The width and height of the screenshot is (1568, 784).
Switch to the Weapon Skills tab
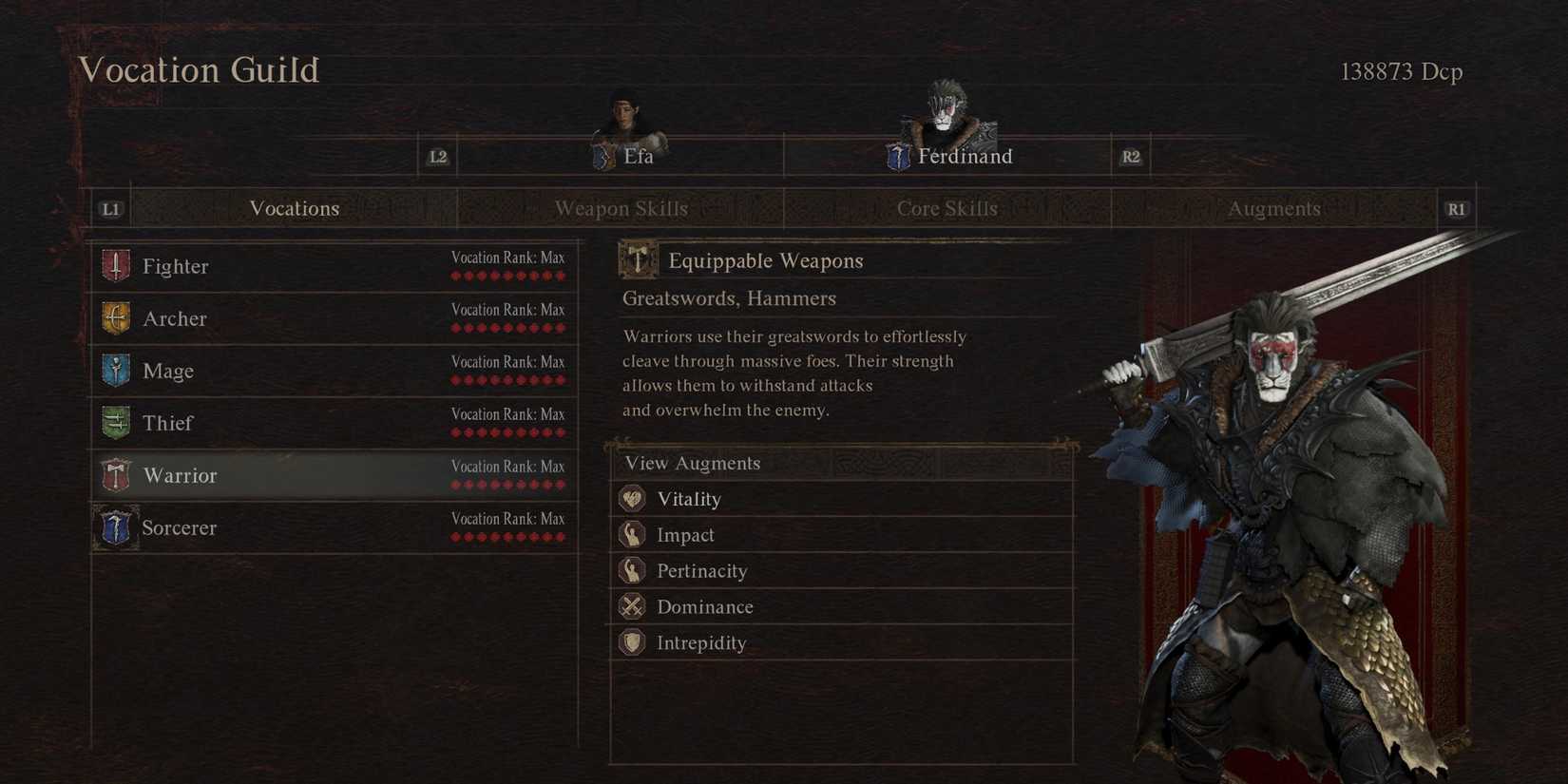coord(621,208)
